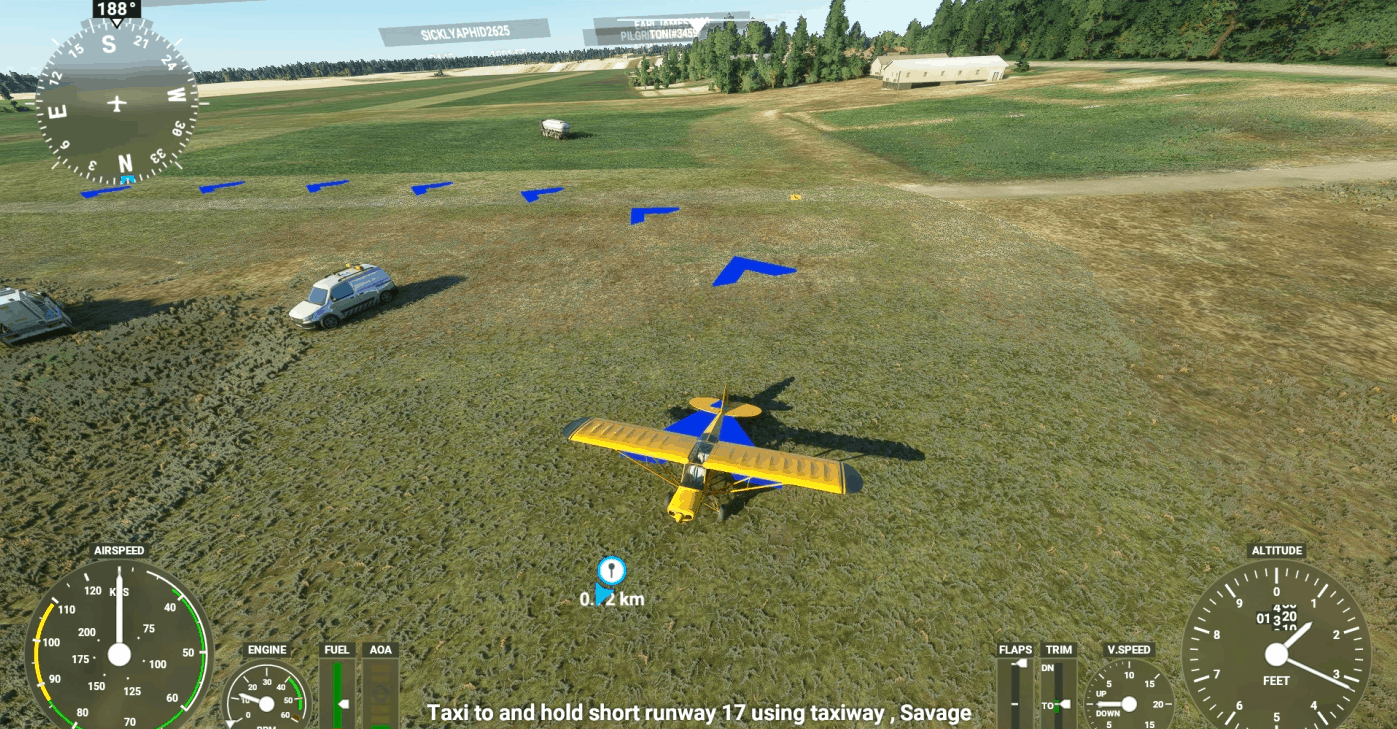Click the FLAPS position indicator

click(x=1016, y=692)
